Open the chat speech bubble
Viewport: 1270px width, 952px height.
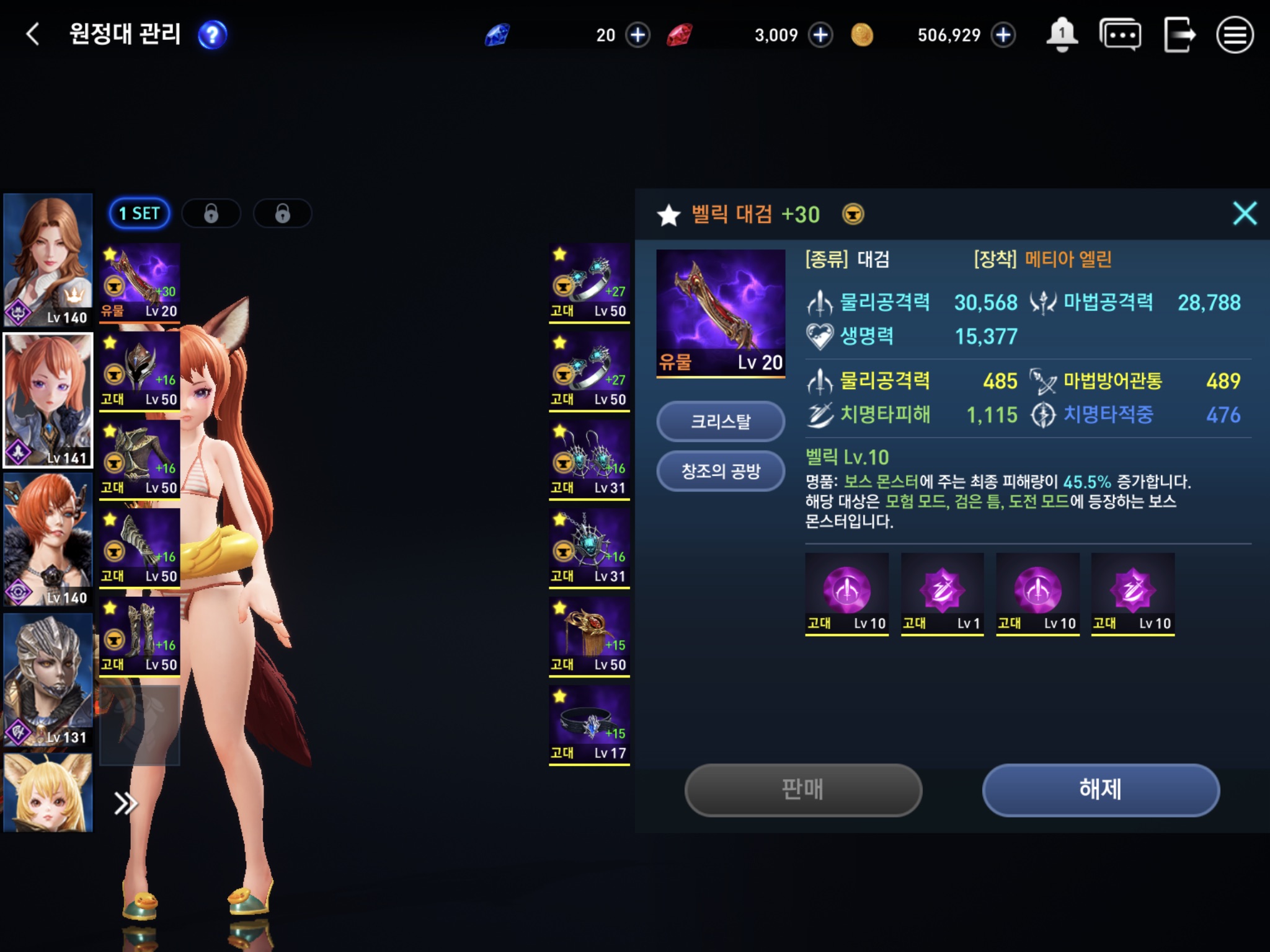tap(1119, 35)
